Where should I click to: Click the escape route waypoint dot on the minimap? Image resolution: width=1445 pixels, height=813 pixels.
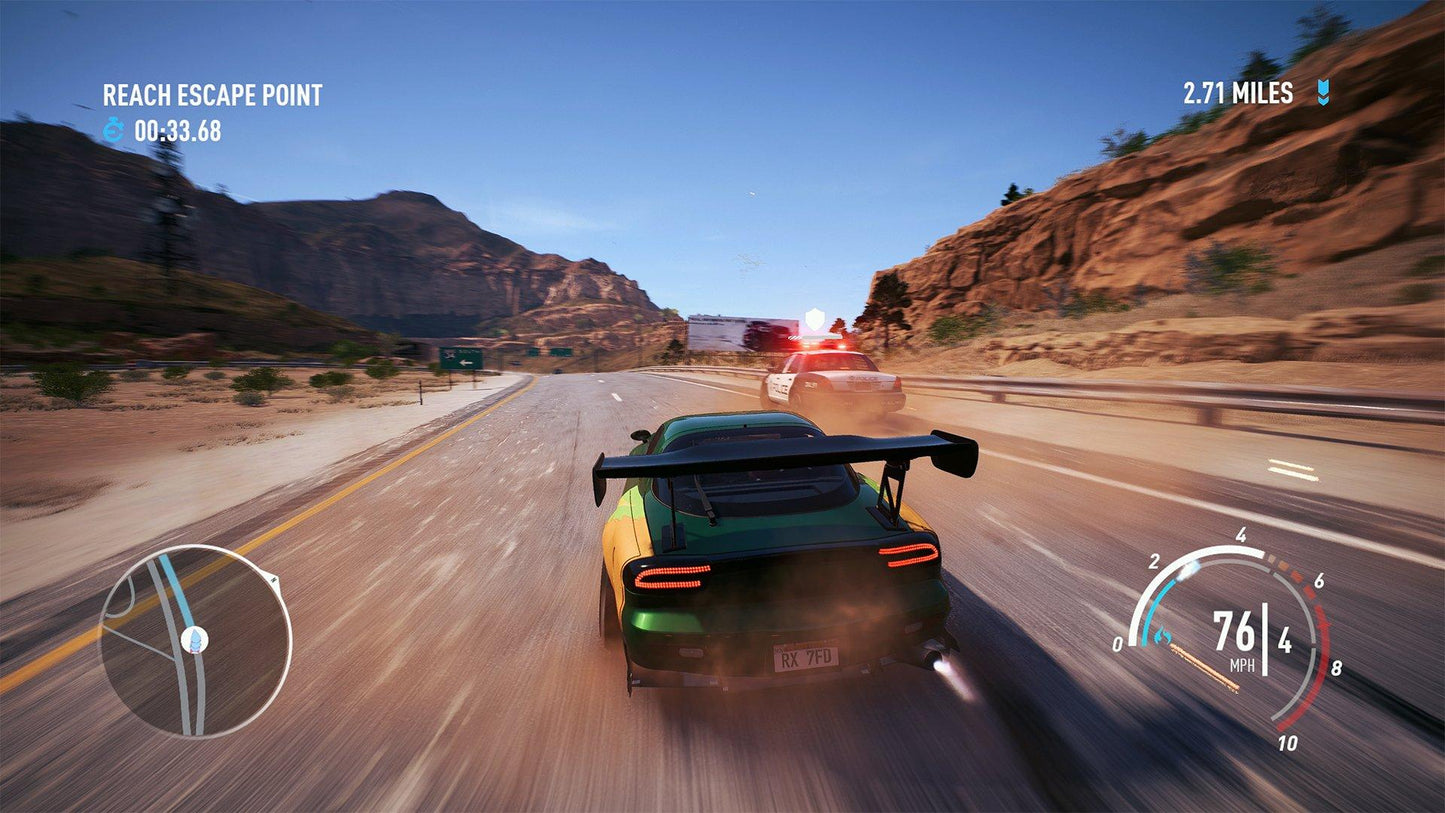point(274,578)
